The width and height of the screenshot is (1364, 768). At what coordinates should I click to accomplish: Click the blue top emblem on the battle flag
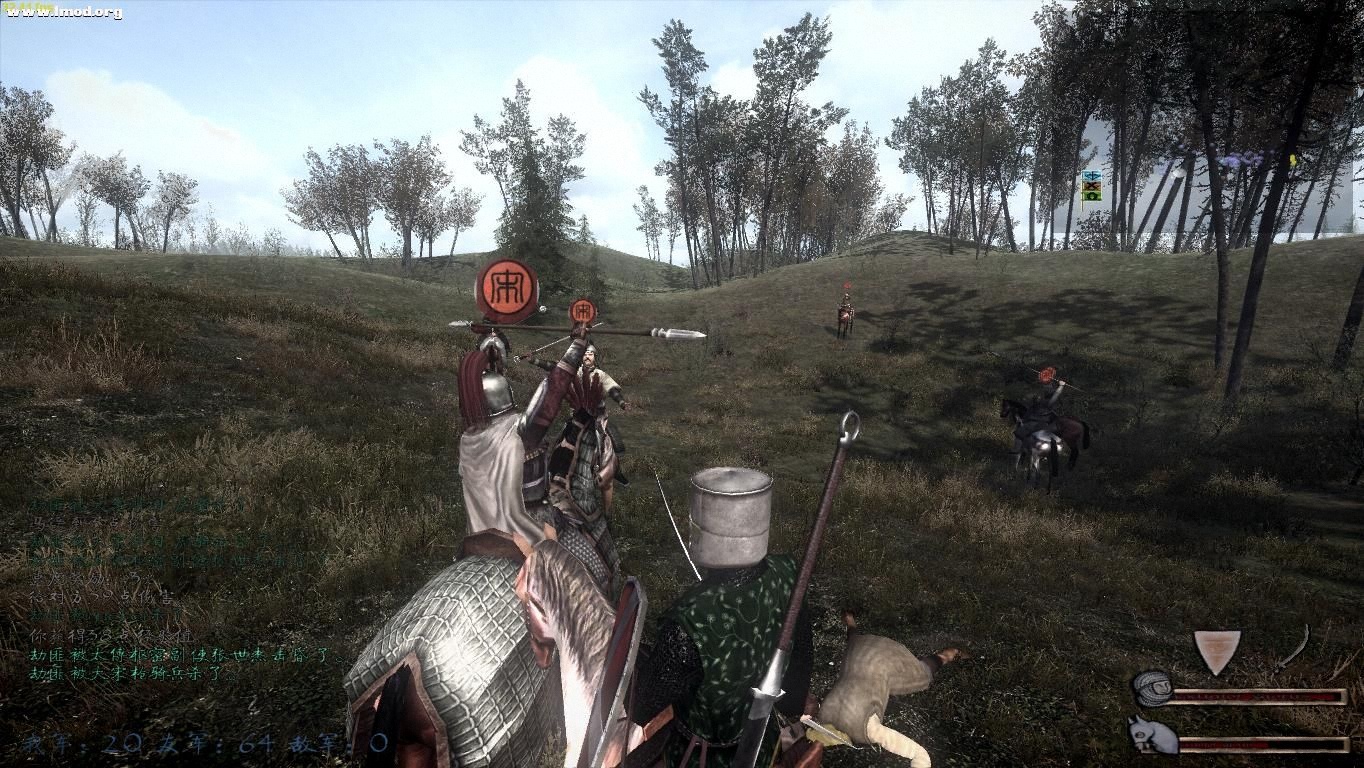1092,175
